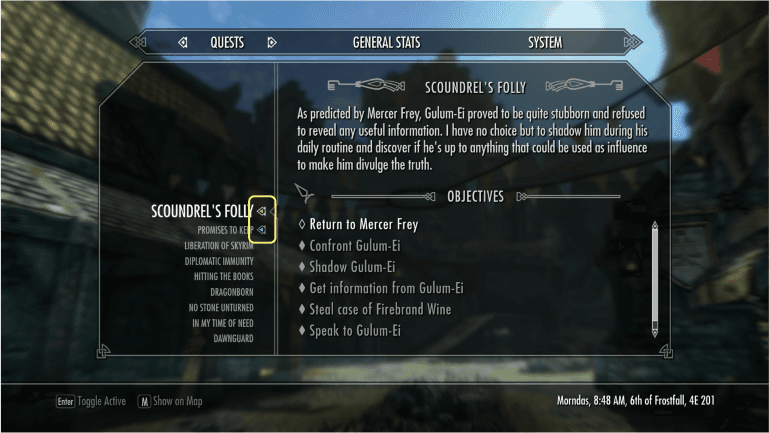Image resolution: width=769 pixels, height=433 pixels.
Task: Choose No Stone Unturned in quest list
Action: click(x=221, y=308)
